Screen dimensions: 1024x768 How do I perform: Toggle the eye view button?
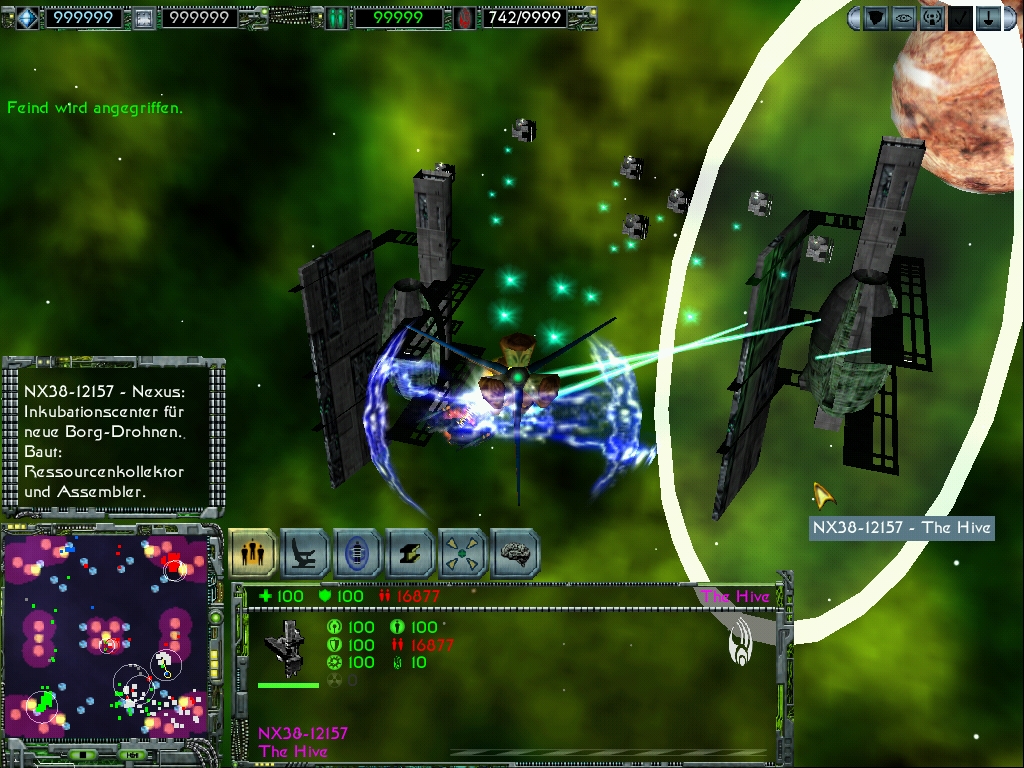904,18
